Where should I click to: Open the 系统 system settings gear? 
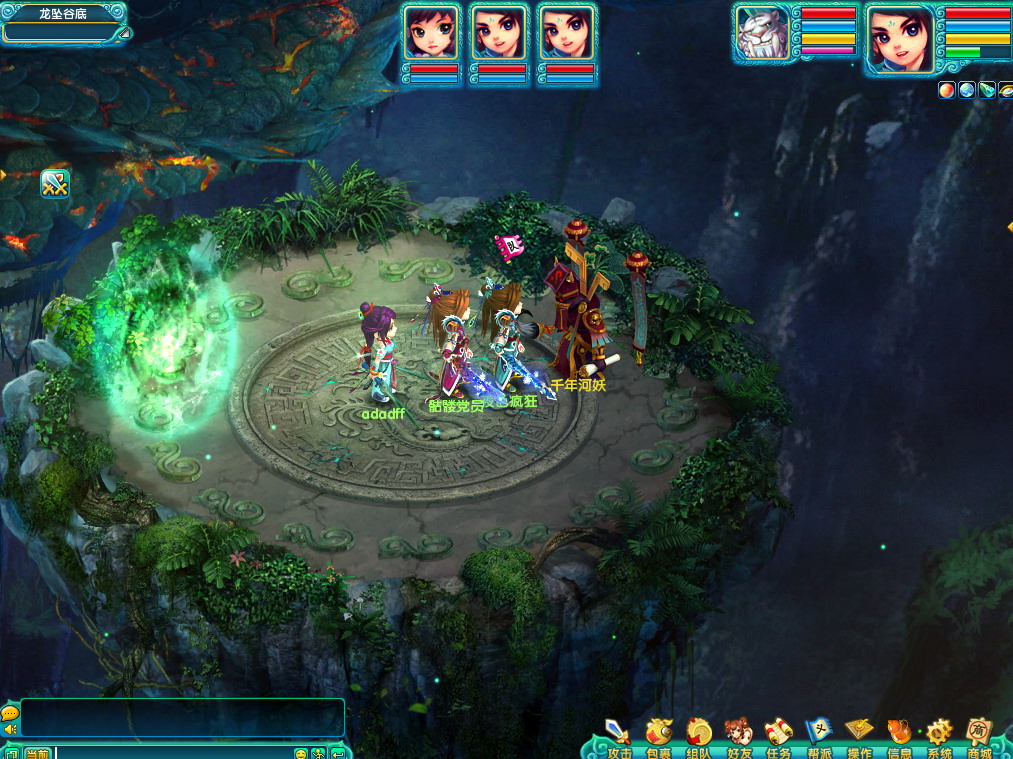tap(939, 736)
